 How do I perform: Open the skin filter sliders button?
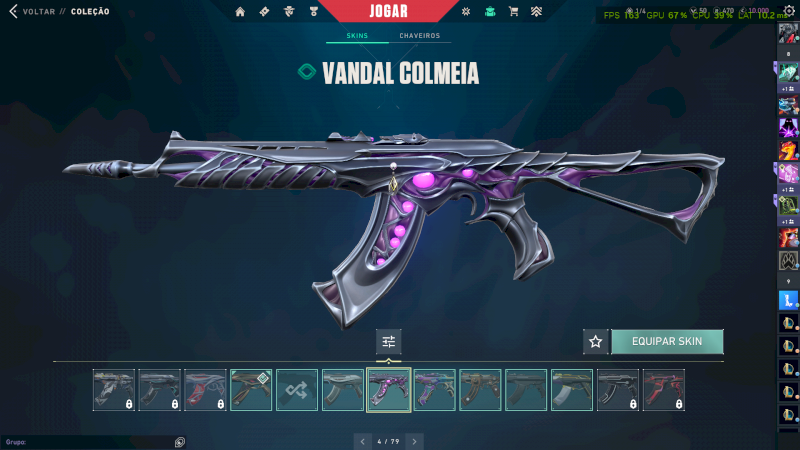click(x=389, y=341)
